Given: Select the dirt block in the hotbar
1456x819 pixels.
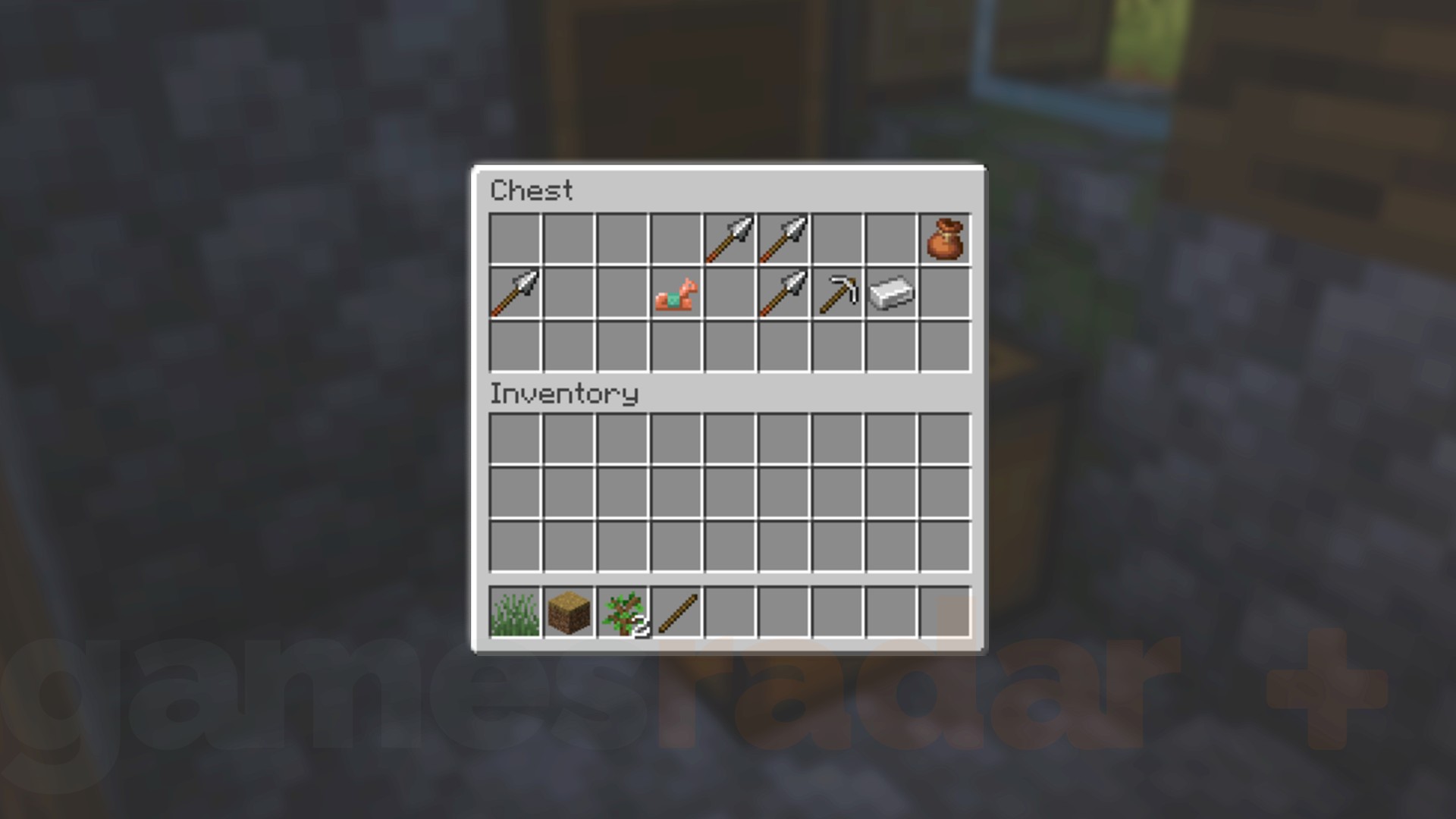Looking at the screenshot, I should coord(567,612).
